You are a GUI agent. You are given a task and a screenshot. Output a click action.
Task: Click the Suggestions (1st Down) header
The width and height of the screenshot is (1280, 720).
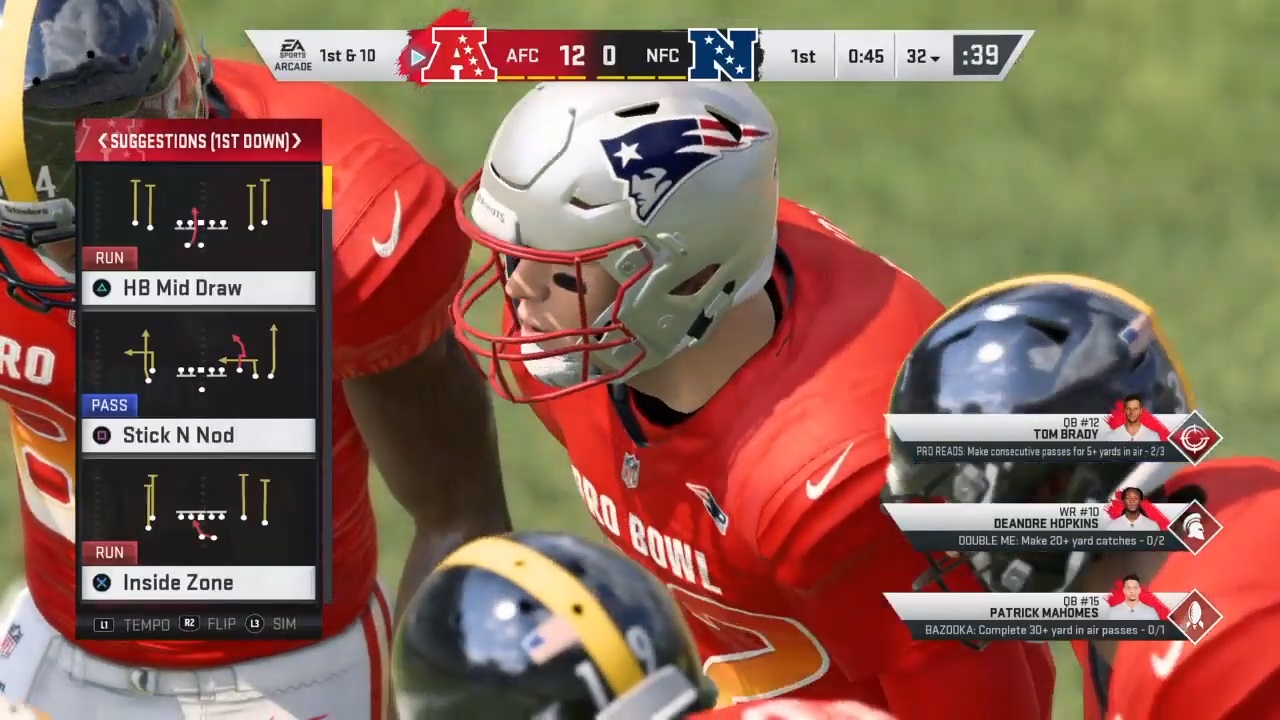coord(199,141)
